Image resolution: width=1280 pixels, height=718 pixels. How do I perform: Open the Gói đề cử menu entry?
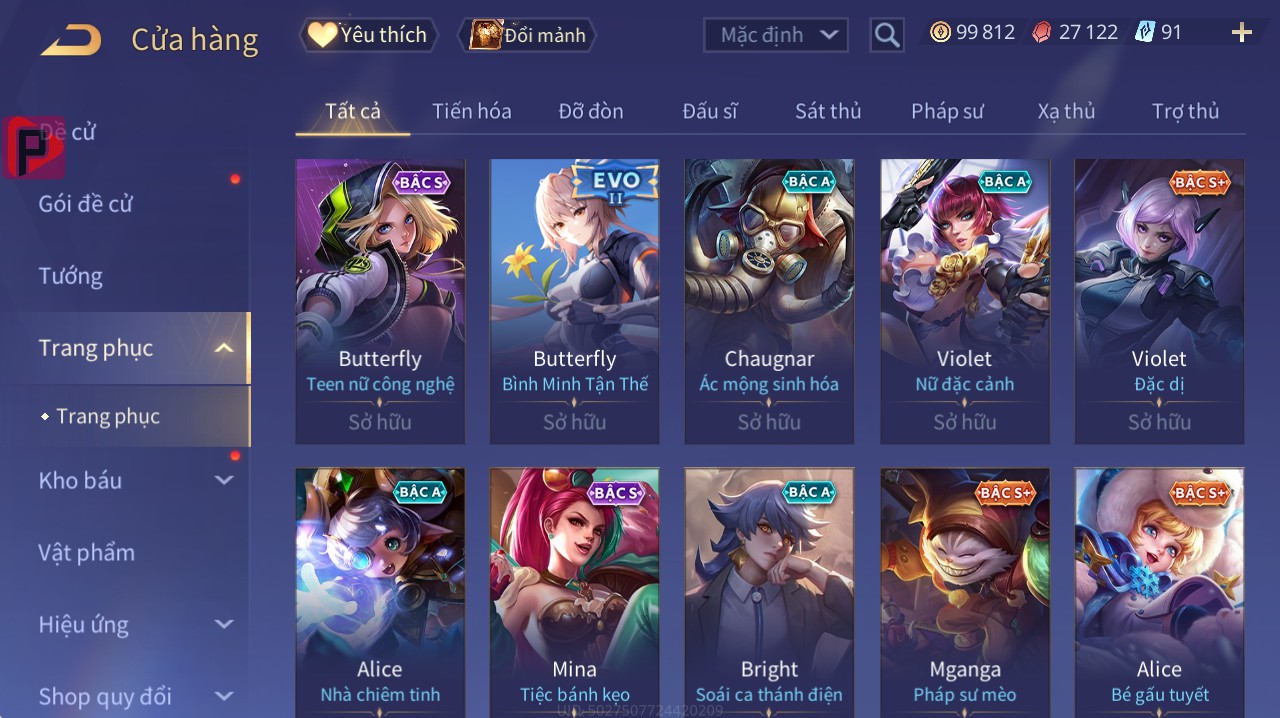pos(86,204)
